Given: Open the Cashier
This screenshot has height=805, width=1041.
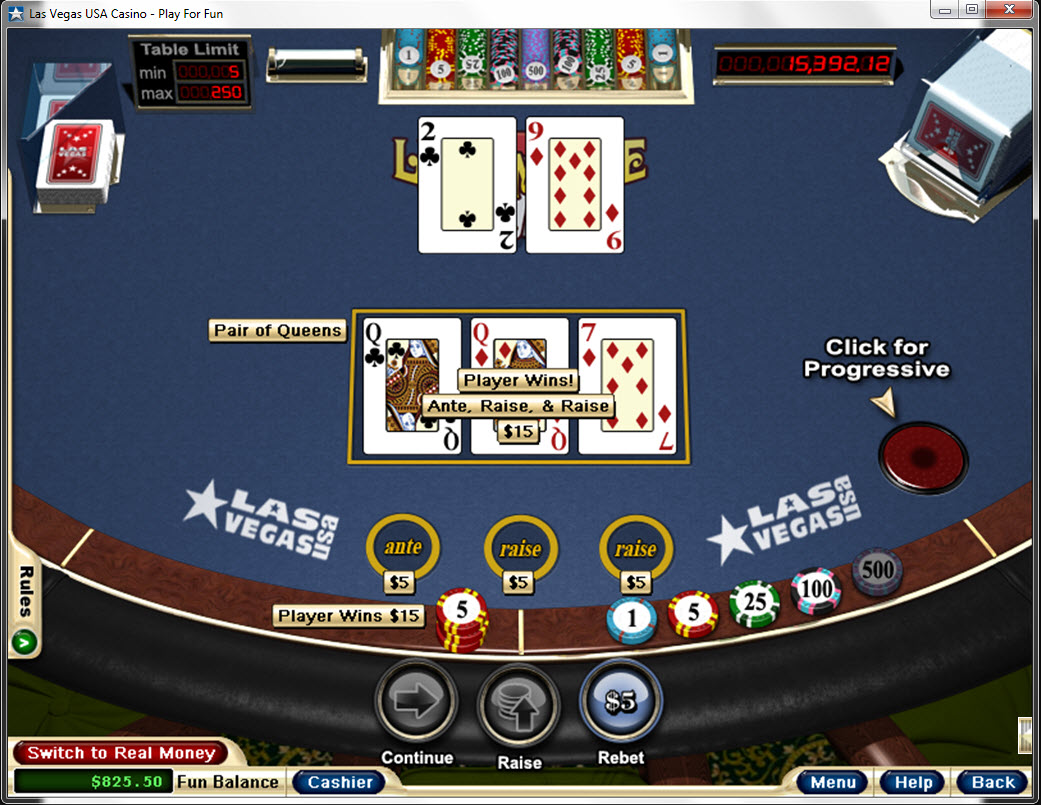Looking at the screenshot, I should pos(339,782).
